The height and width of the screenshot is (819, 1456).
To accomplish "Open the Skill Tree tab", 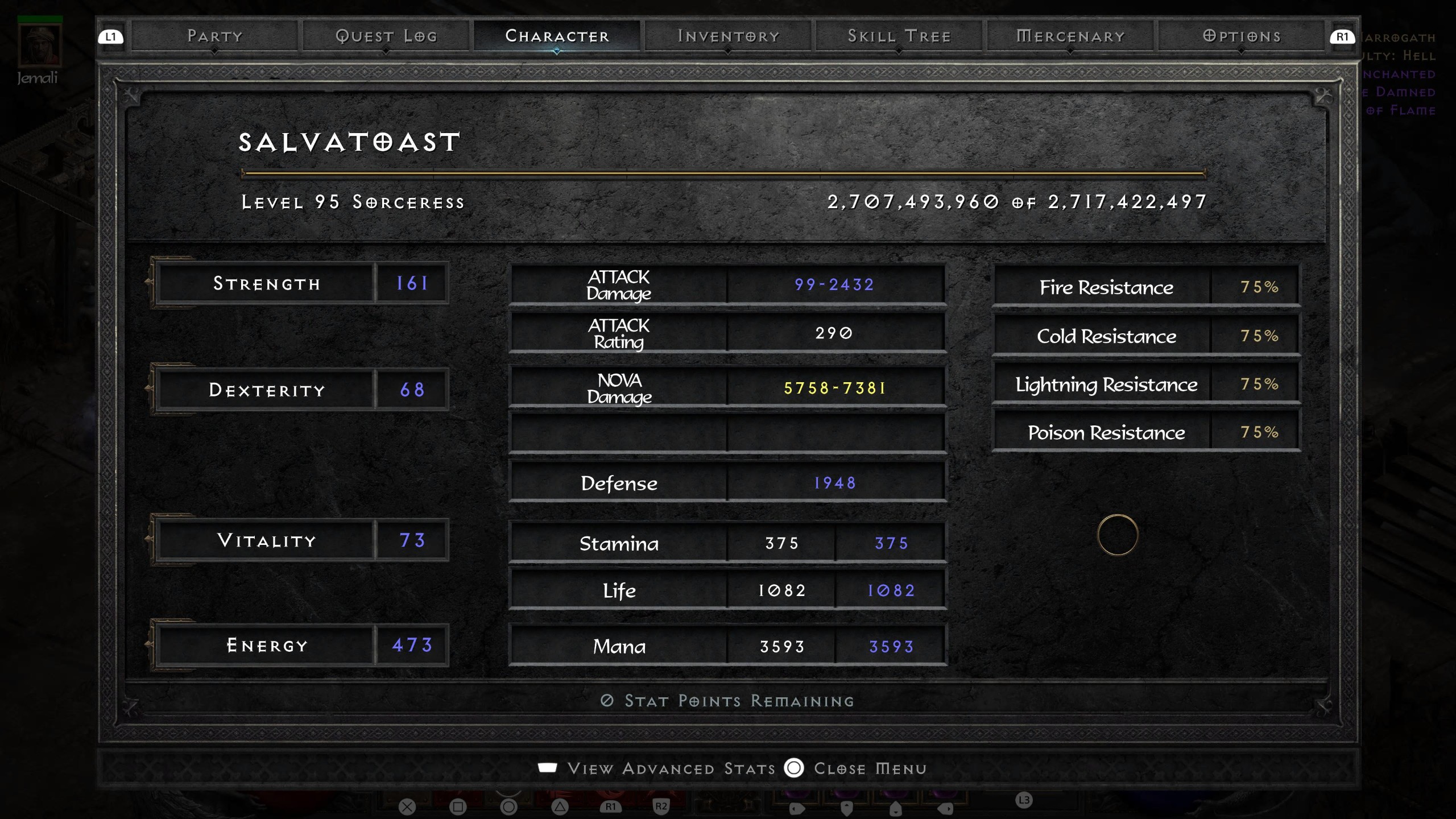I will pyautogui.click(x=899, y=35).
